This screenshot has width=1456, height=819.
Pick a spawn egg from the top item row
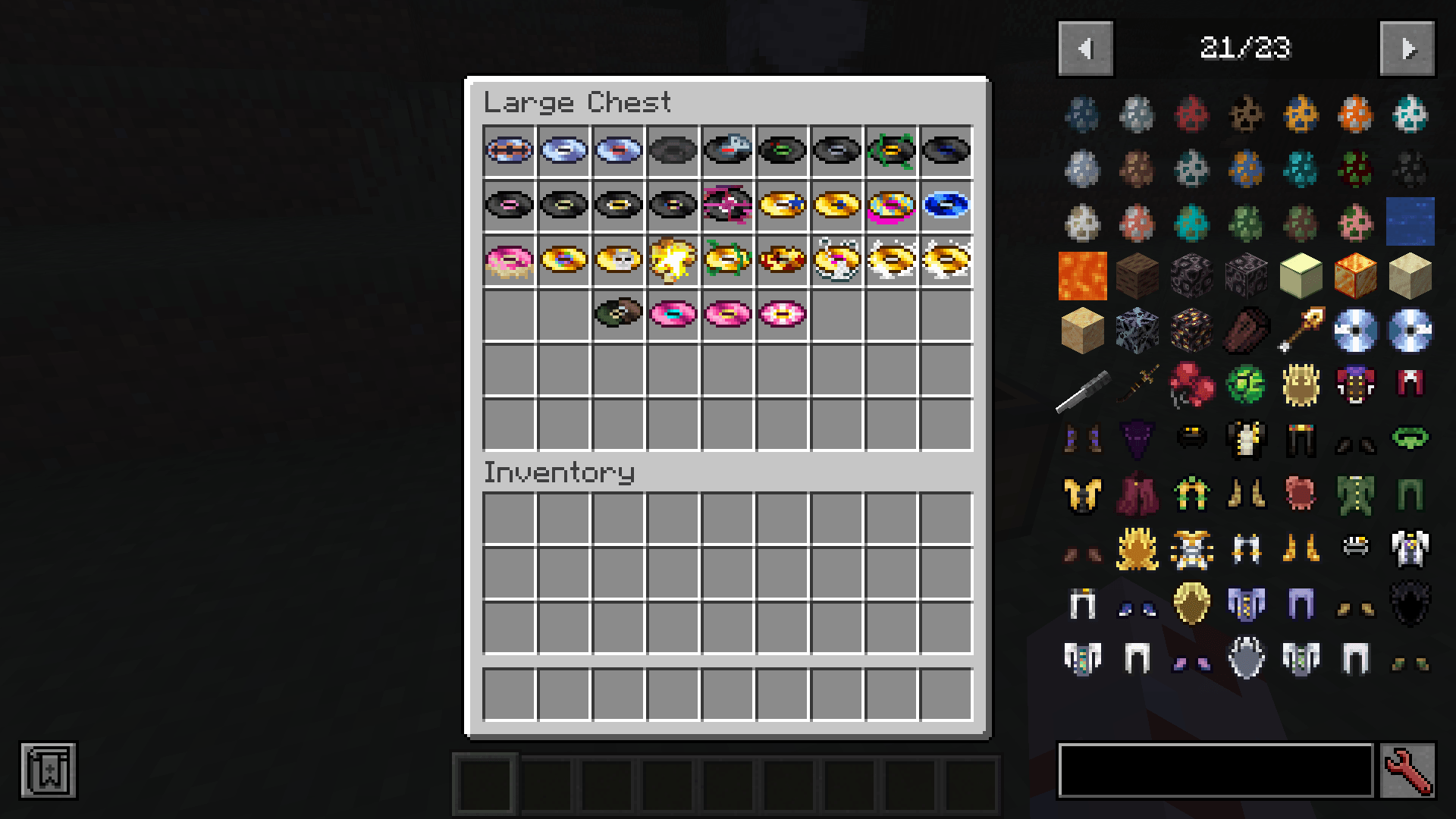click(1082, 115)
